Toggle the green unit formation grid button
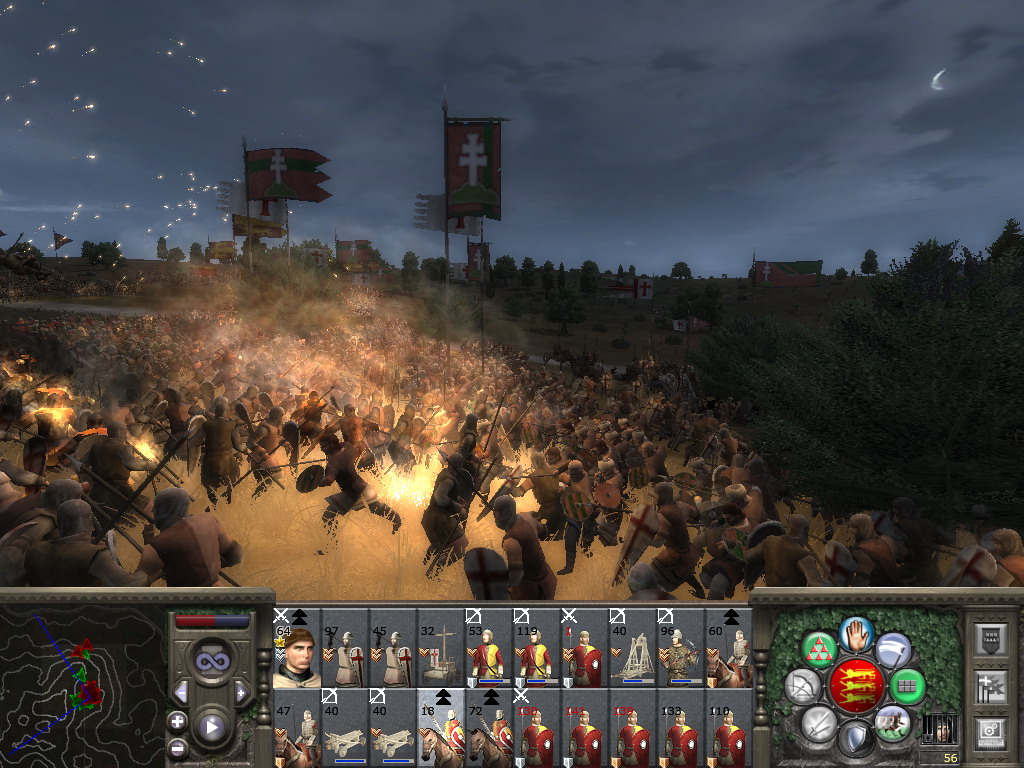Viewport: 1024px width, 768px height. click(x=907, y=687)
